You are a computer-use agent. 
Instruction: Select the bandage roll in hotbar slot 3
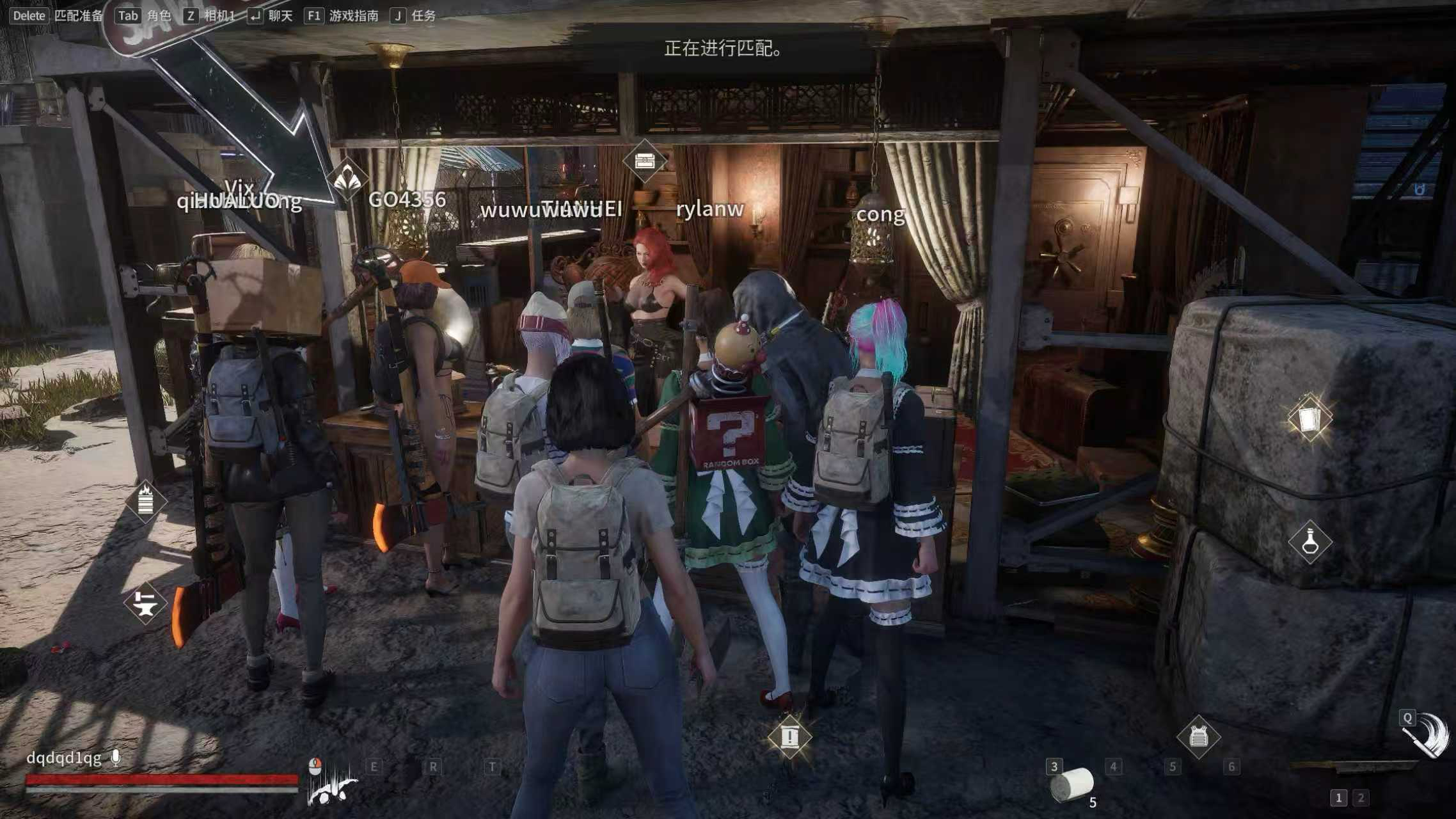[x=1073, y=784]
